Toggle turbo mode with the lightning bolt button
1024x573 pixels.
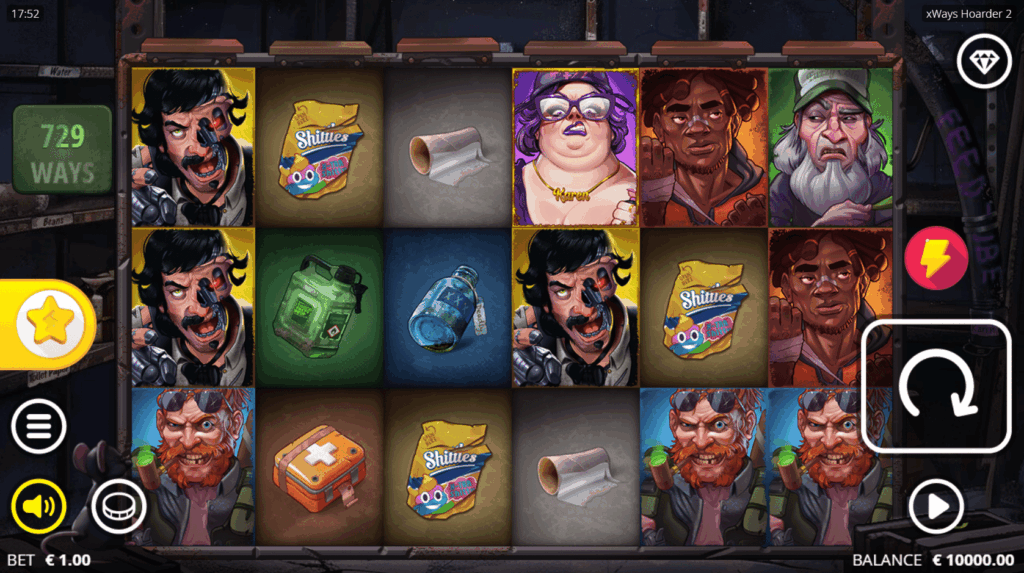tap(935, 257)
